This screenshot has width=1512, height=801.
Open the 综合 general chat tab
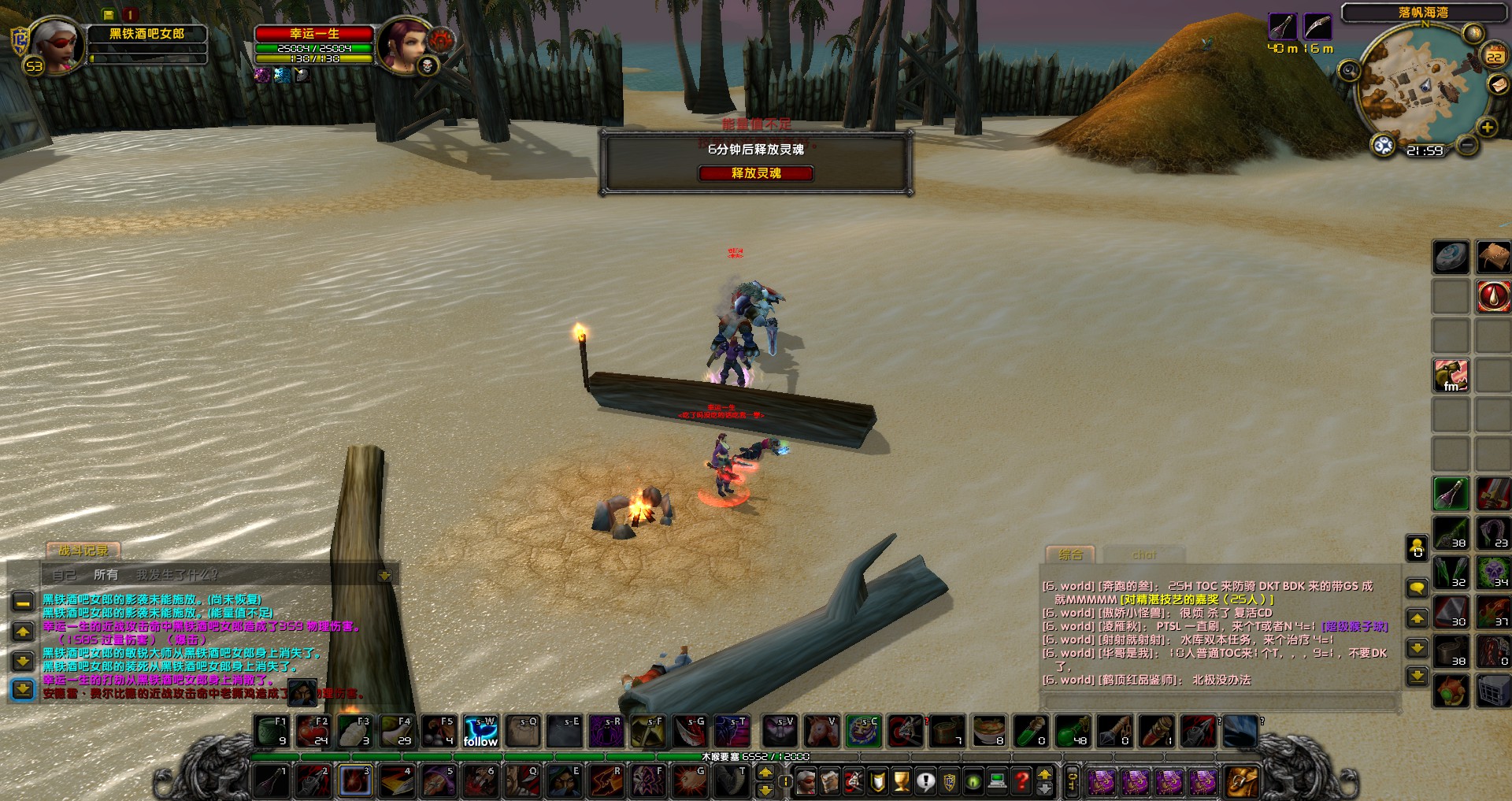pyautogui.click(x=1070, y=554)
